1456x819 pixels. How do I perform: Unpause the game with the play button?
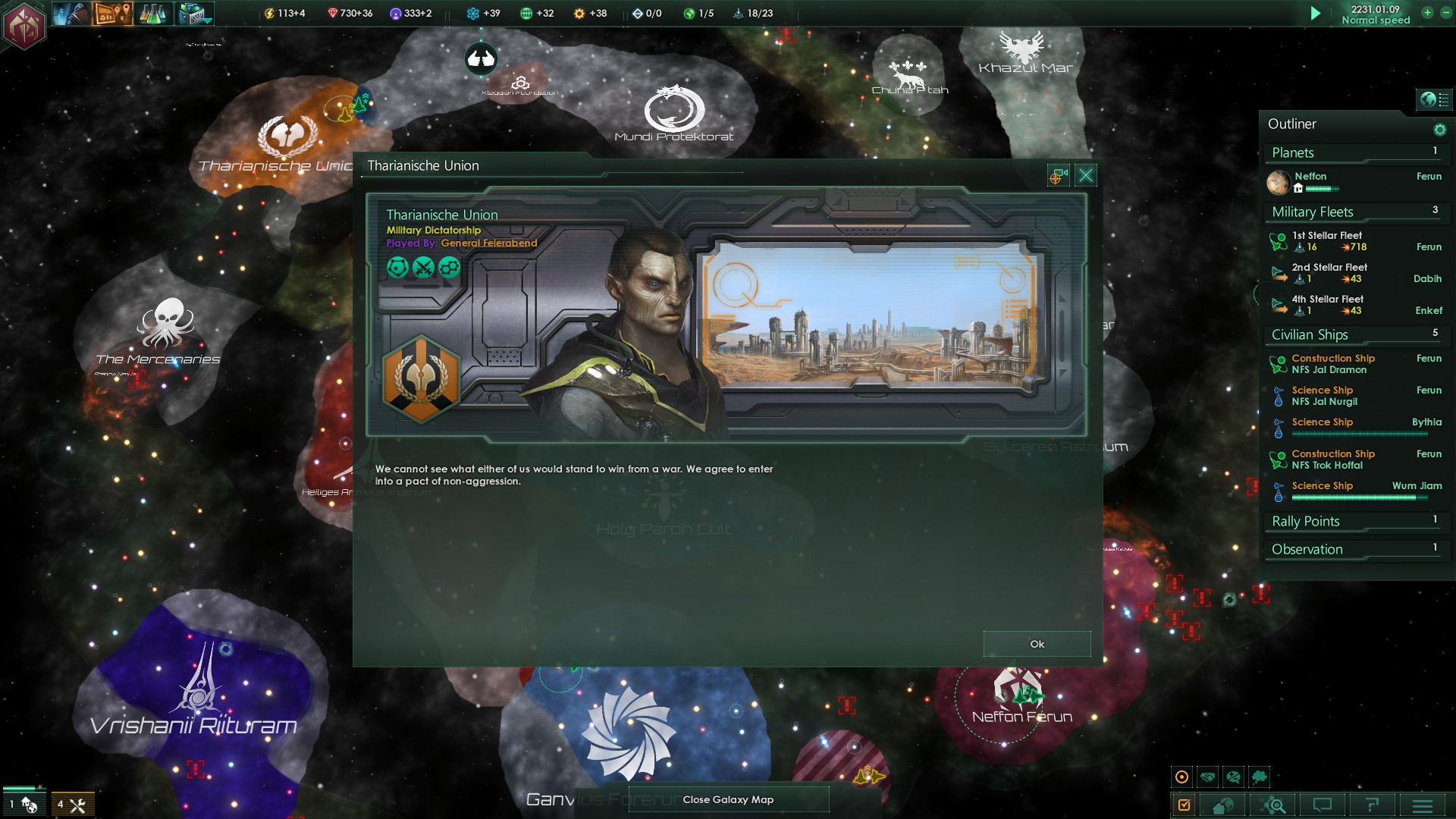tap(1316, 14)
